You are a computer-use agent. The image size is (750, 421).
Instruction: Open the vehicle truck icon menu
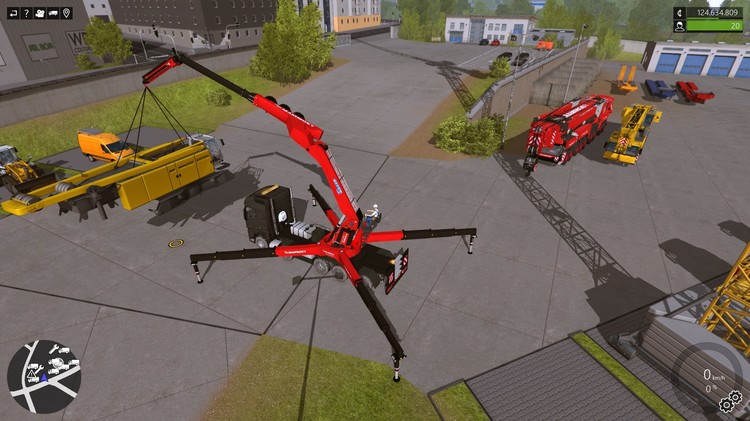point(53,13)
